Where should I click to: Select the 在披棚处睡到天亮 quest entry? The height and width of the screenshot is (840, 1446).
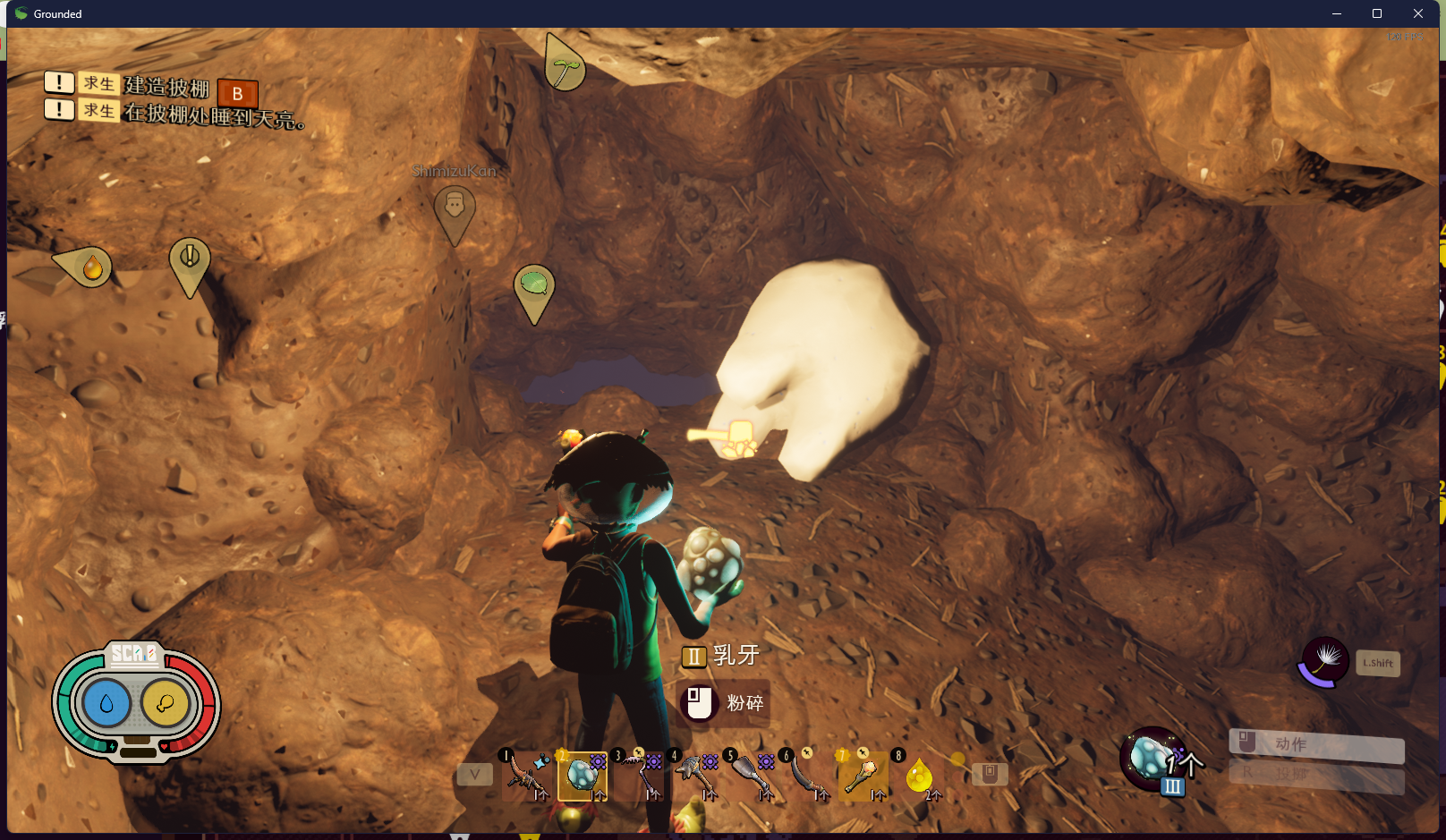pos(213,114)
